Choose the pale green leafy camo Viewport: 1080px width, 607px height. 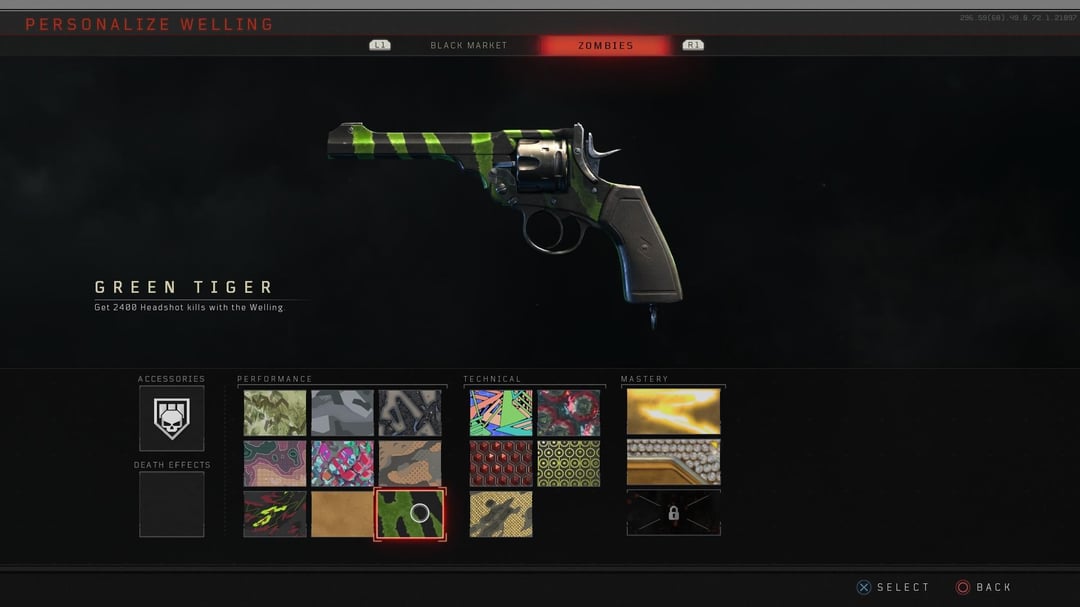pyautogui.click(x=275, y=412)
